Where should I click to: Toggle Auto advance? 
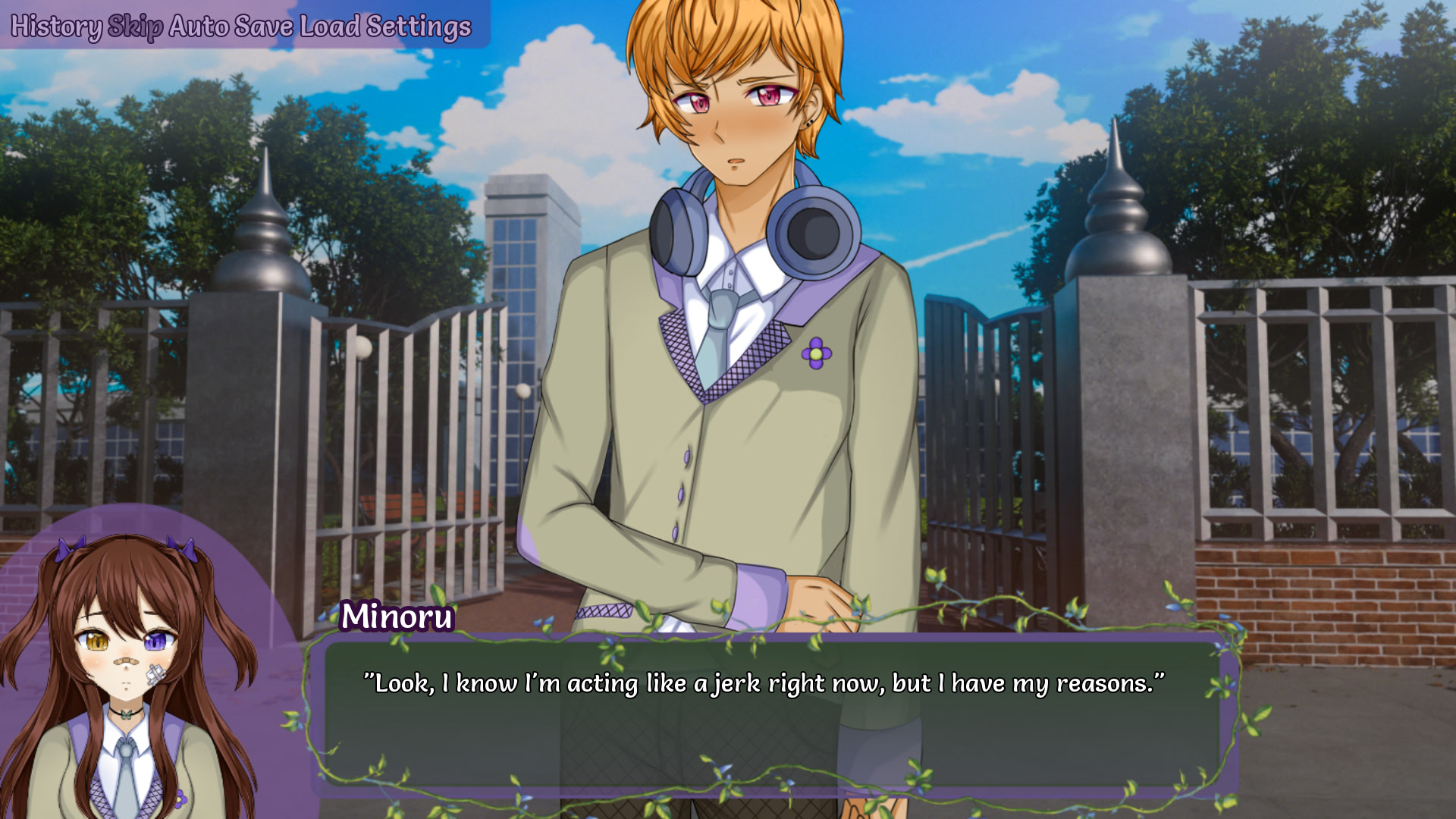click(199, 27)
